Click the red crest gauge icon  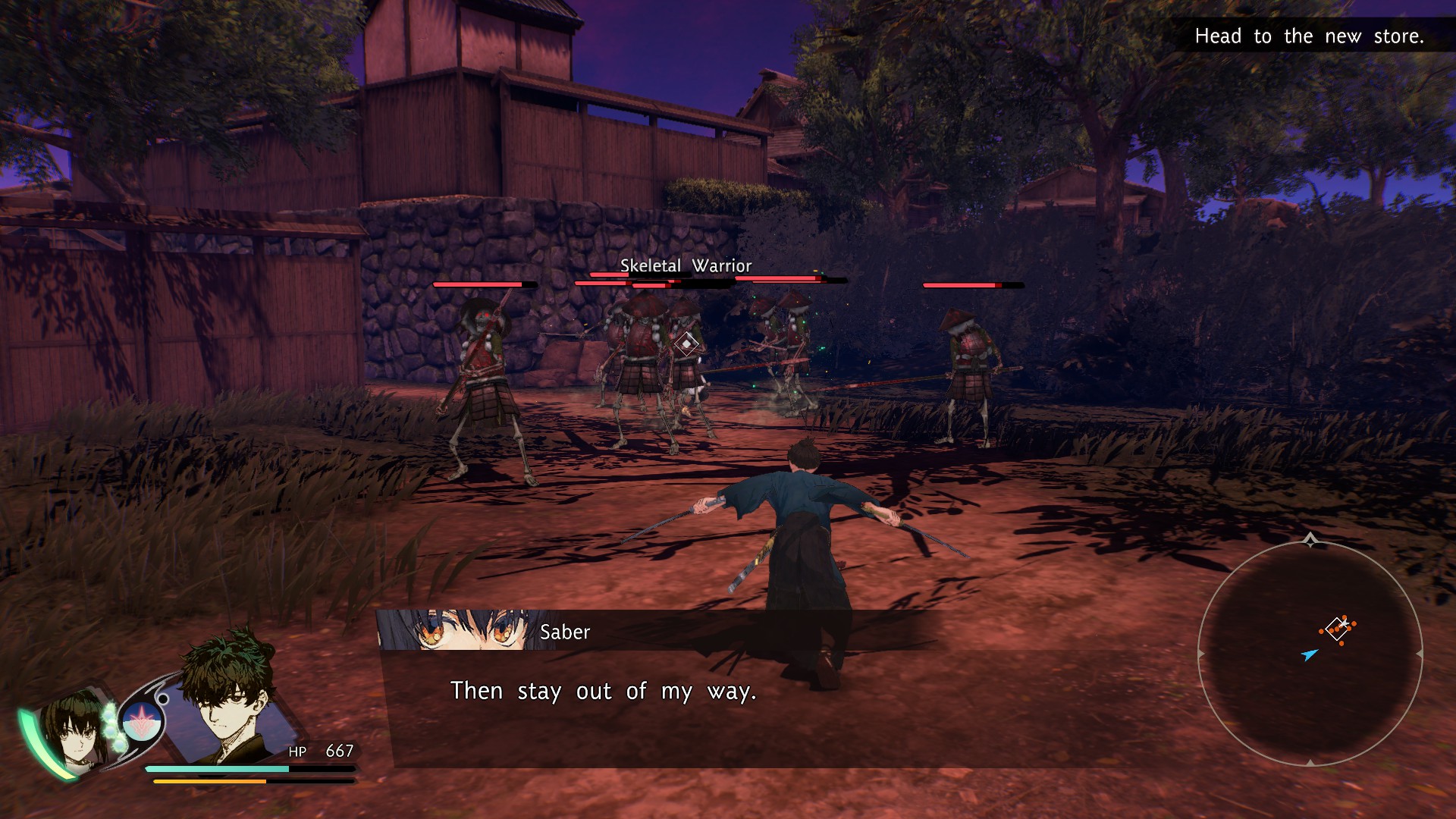click(140, 720)
